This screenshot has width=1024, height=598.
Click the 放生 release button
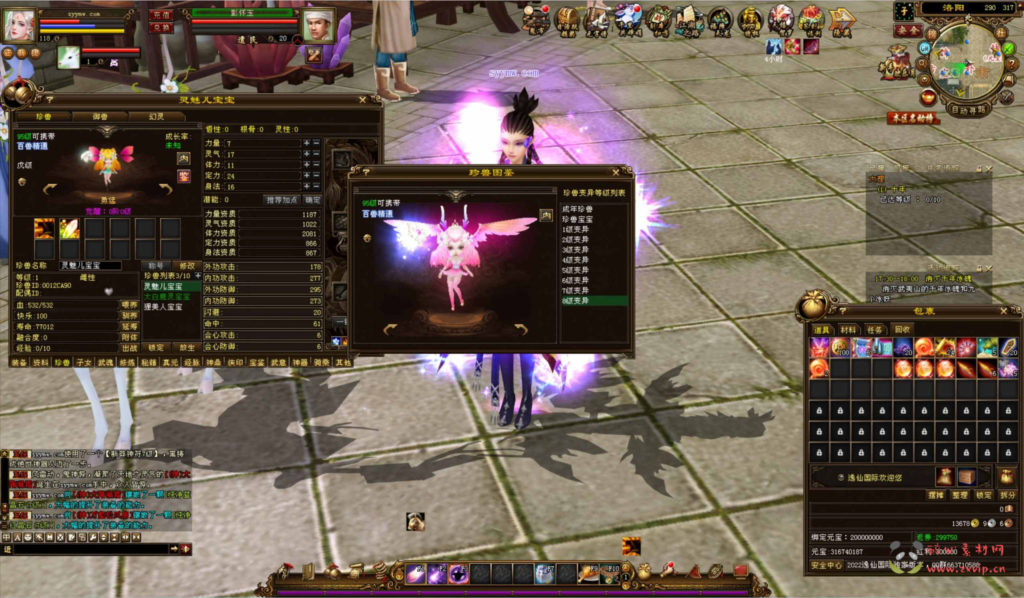(x=188, y=348)
